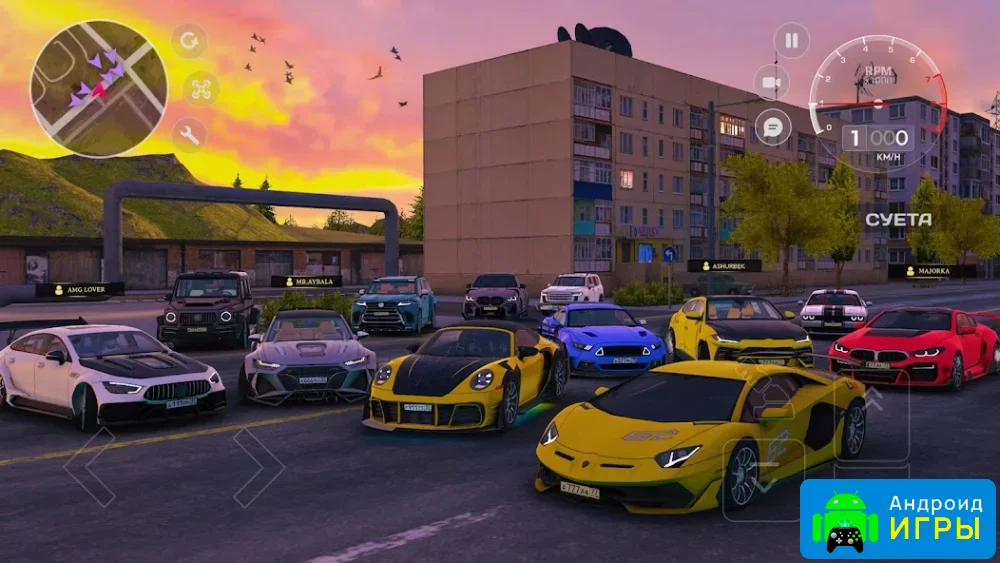
Task: Steer left with the left arrow
Action: pyautogui.click(x=89, y=467)
